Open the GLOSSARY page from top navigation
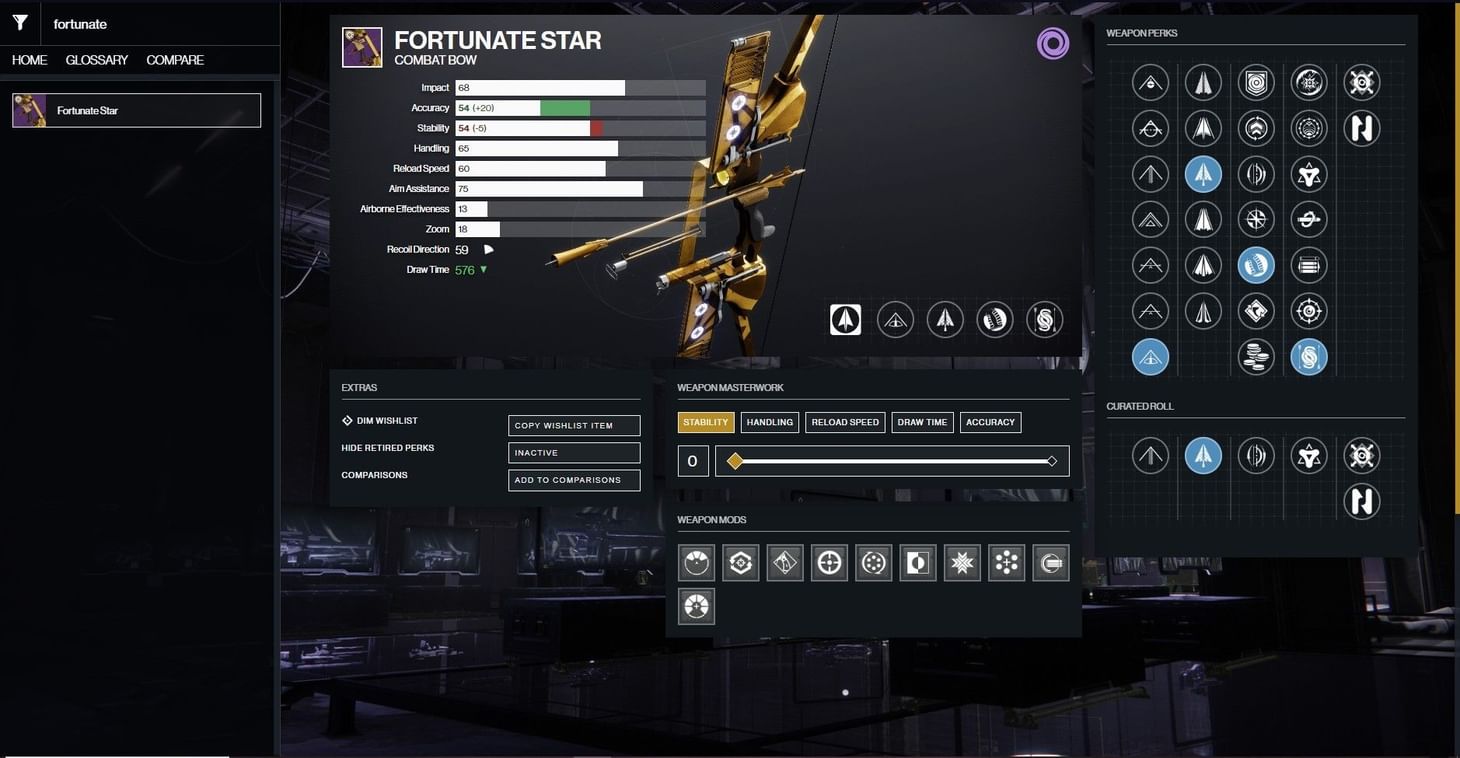This screenshot has height=758, width=1460. [95, 60]
